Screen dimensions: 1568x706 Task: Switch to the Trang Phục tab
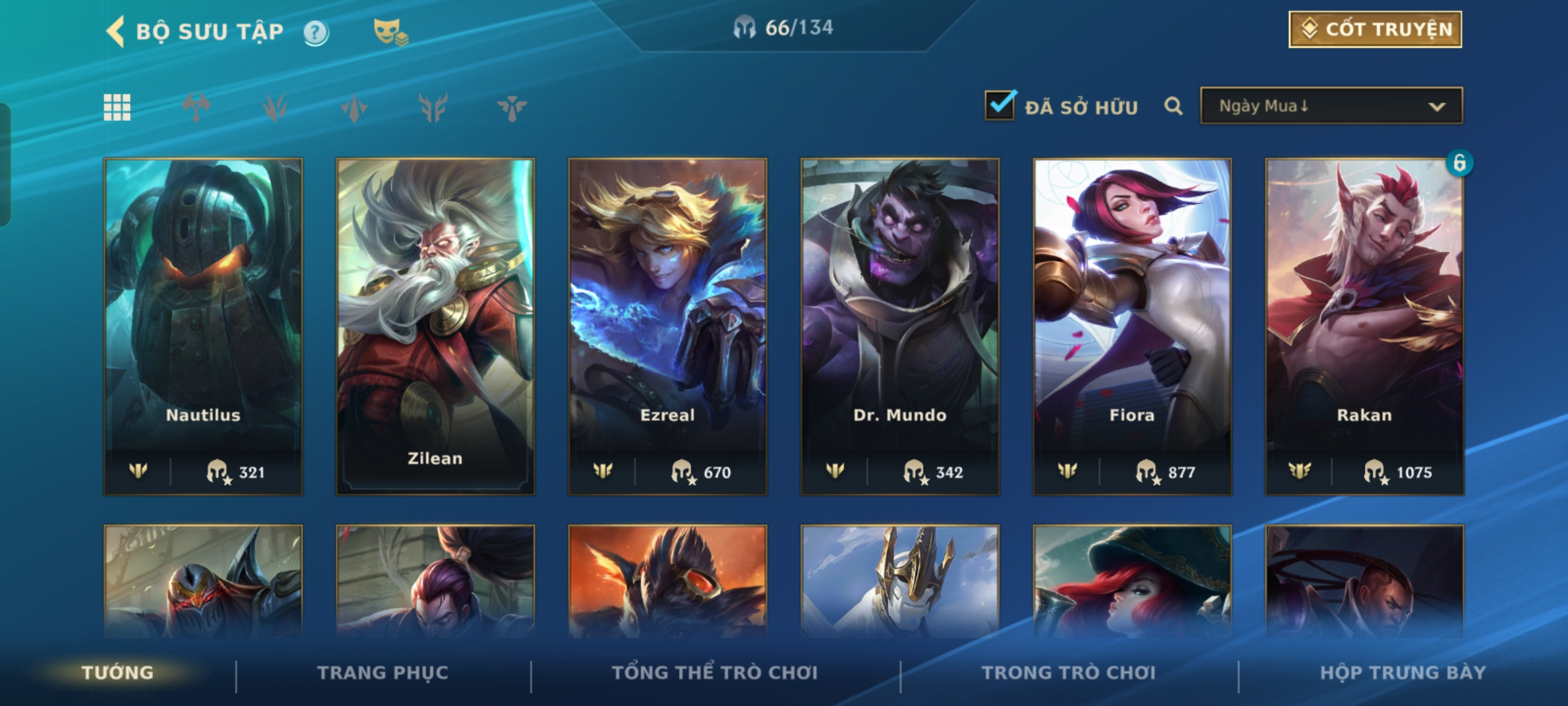pos(383,673)
